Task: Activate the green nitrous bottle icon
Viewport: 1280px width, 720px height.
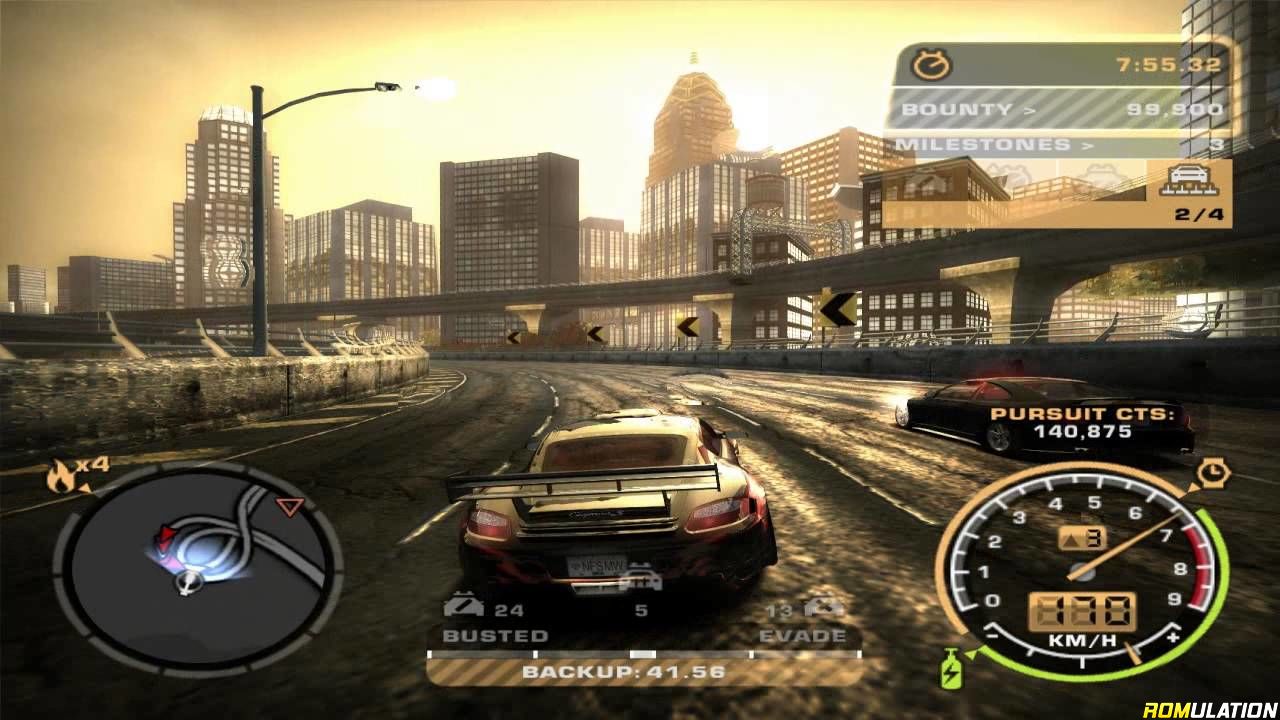Action: click(948, 668)
